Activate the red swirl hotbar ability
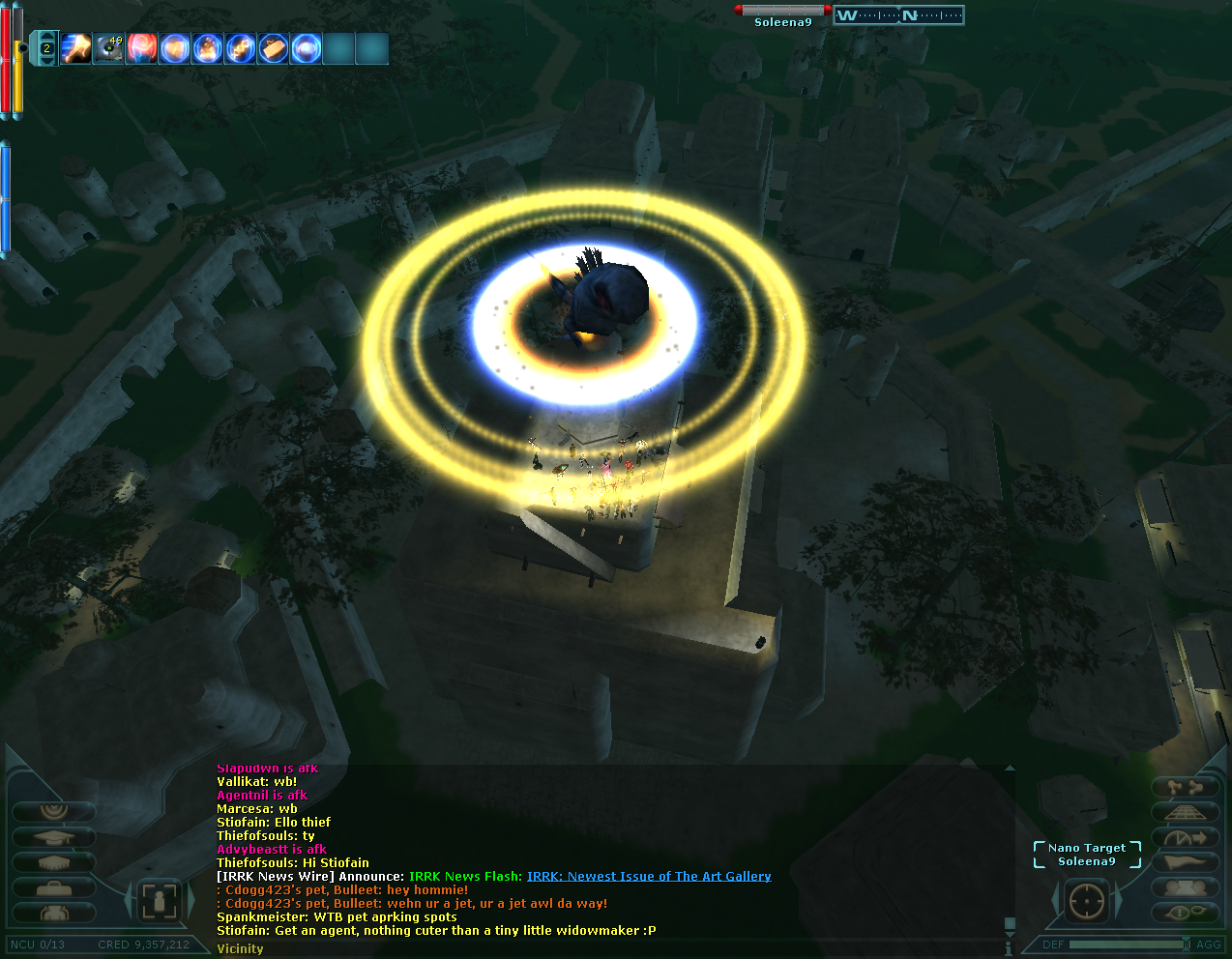The height and width of the screenshot is (959, 1232). (142, 47)
